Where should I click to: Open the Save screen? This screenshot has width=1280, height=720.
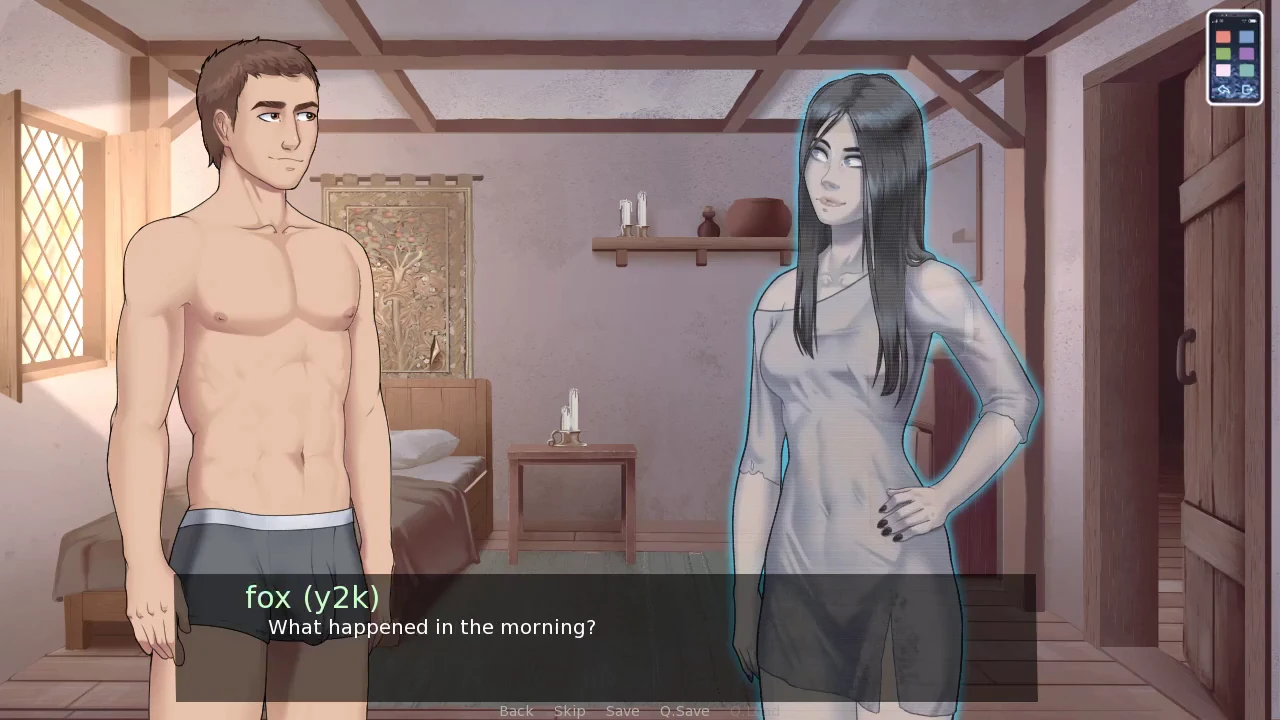point(622,711)
